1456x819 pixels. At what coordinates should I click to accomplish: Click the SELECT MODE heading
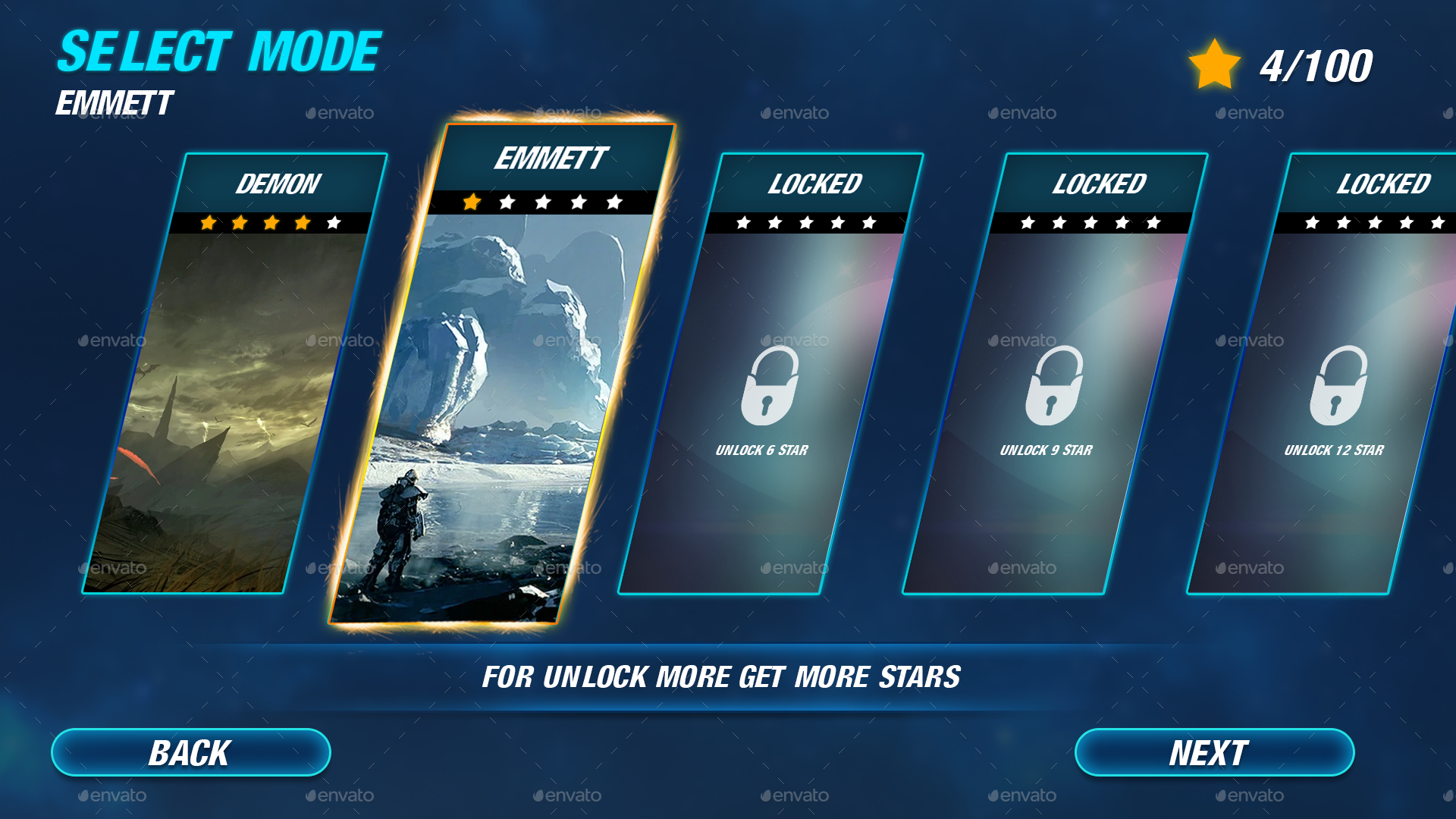pyautogui.click(x=220, y=52)
